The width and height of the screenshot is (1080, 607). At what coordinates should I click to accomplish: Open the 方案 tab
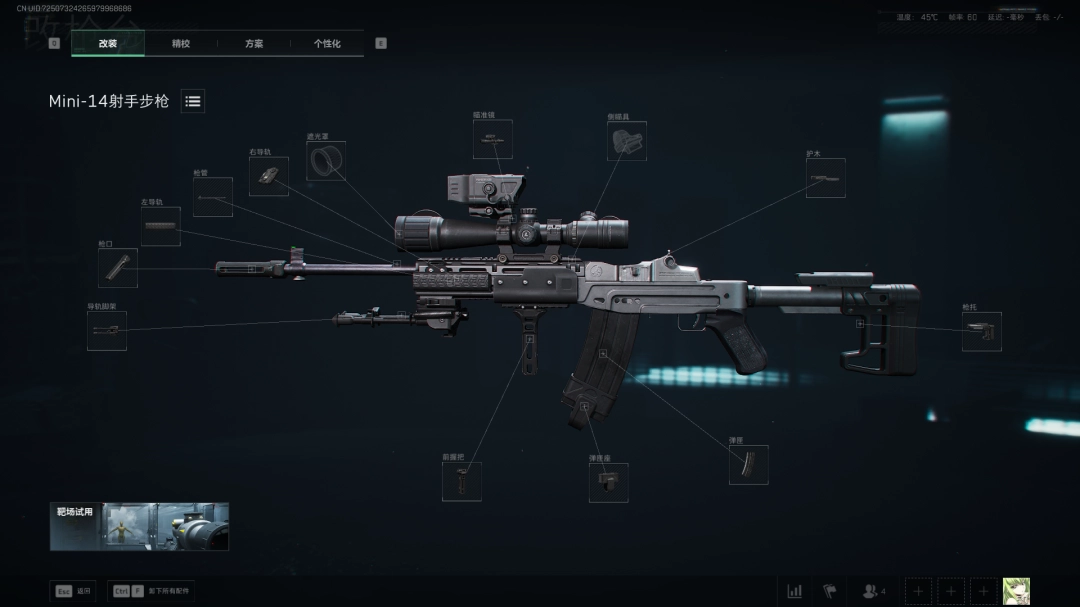click(254, 44)
